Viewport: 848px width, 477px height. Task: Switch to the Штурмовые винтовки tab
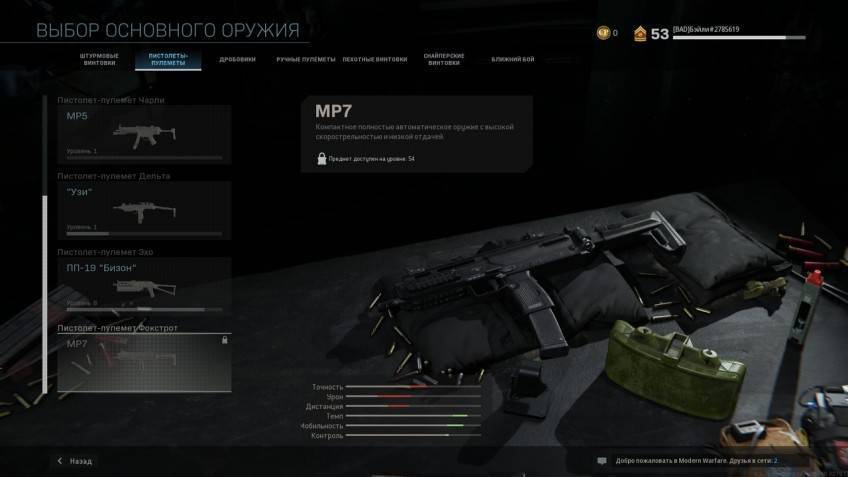(98, 59)
